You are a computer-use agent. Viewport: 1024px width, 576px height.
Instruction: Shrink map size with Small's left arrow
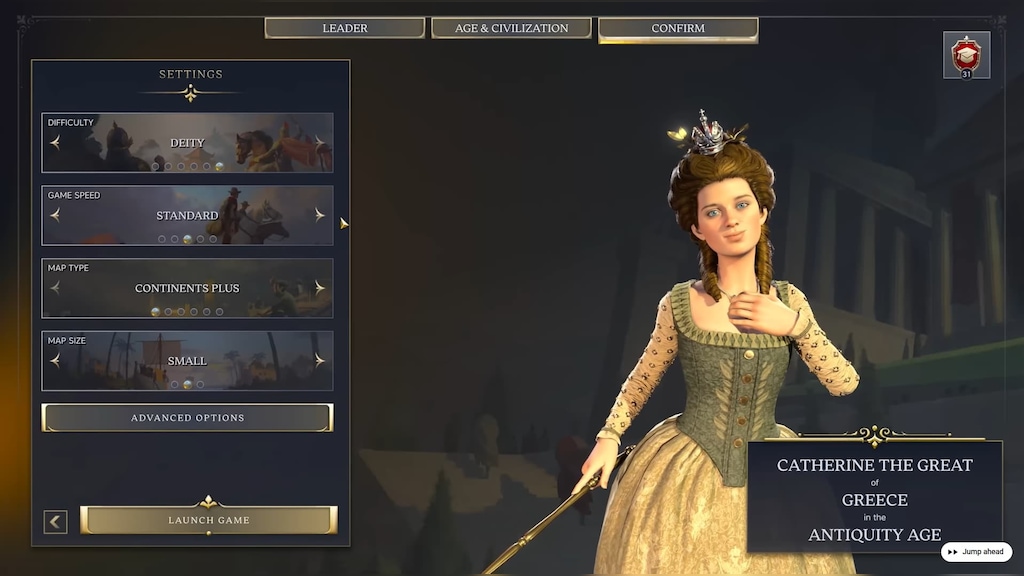(x=55, y=361)
